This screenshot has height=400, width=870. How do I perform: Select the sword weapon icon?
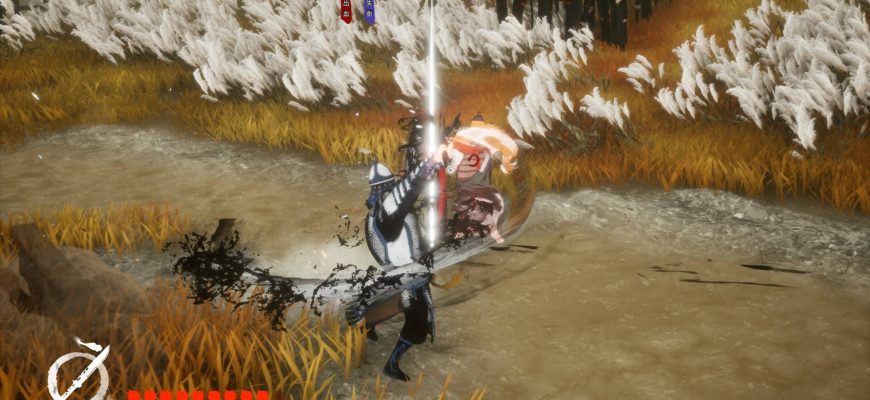coord(78,372)
